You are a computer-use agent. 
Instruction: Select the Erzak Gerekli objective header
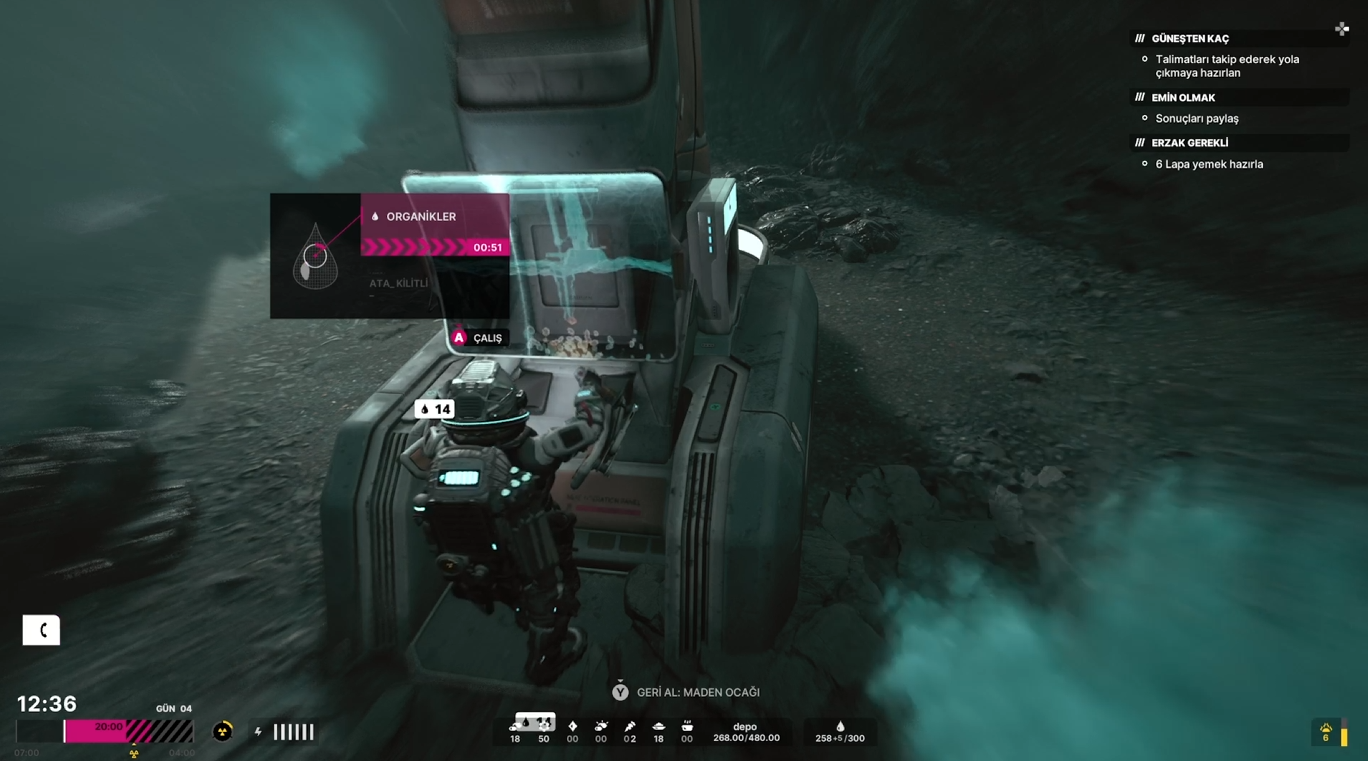tap(1189, 143)
